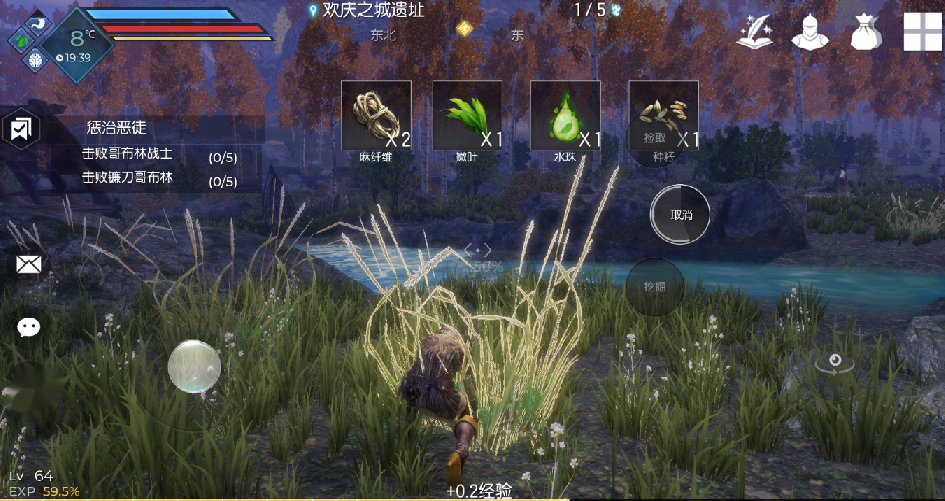This screenshot has height=501, width=945.
Task: Tap the dimmed 按揉 action button
Action: click(655, 287)
